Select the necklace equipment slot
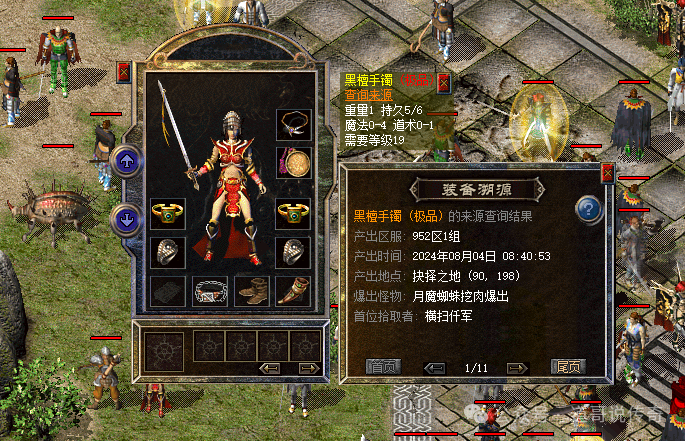The image size is (685, 441). coord(293,125)
